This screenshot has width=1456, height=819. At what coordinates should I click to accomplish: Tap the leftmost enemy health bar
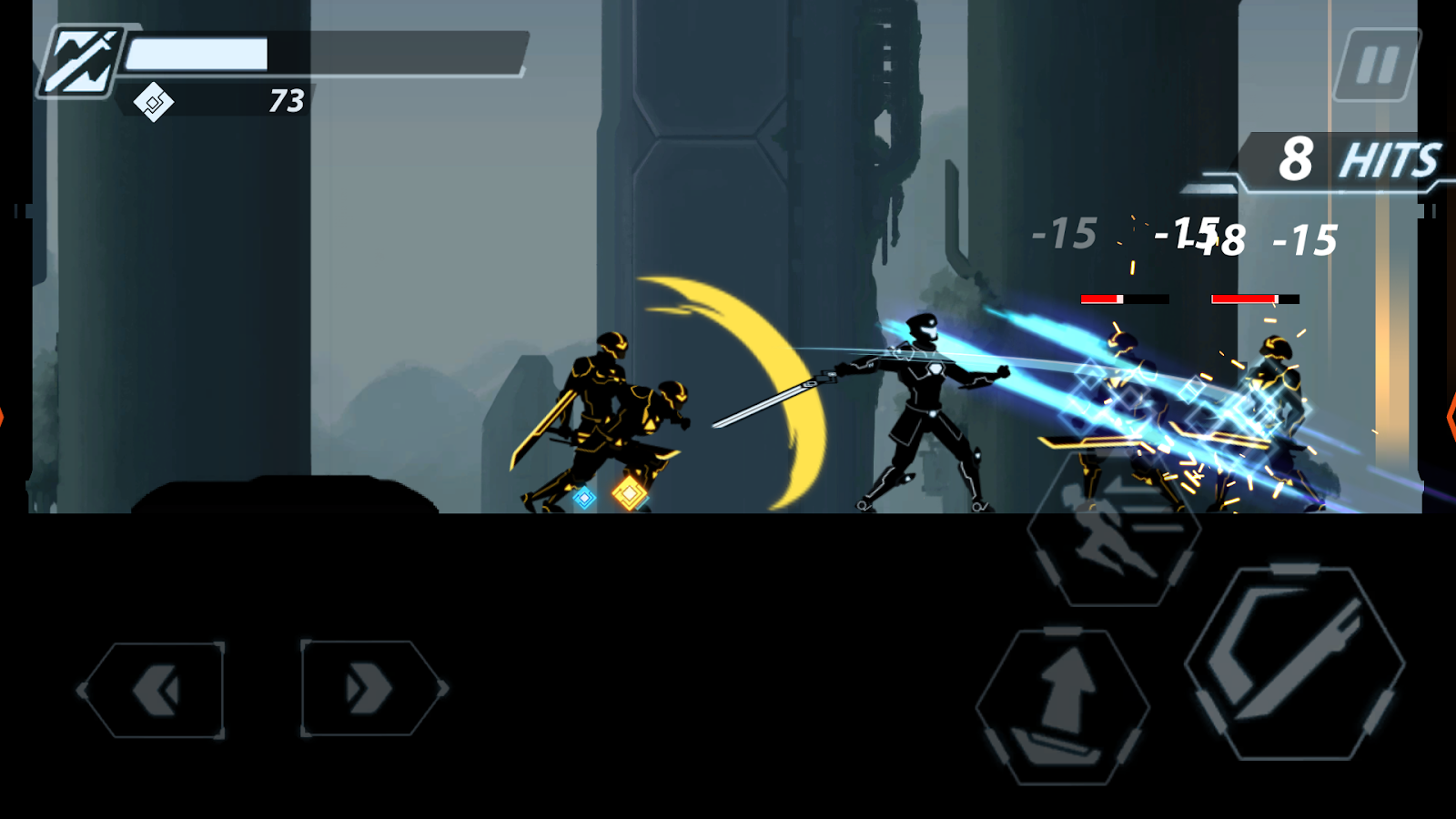[1126, 297]
